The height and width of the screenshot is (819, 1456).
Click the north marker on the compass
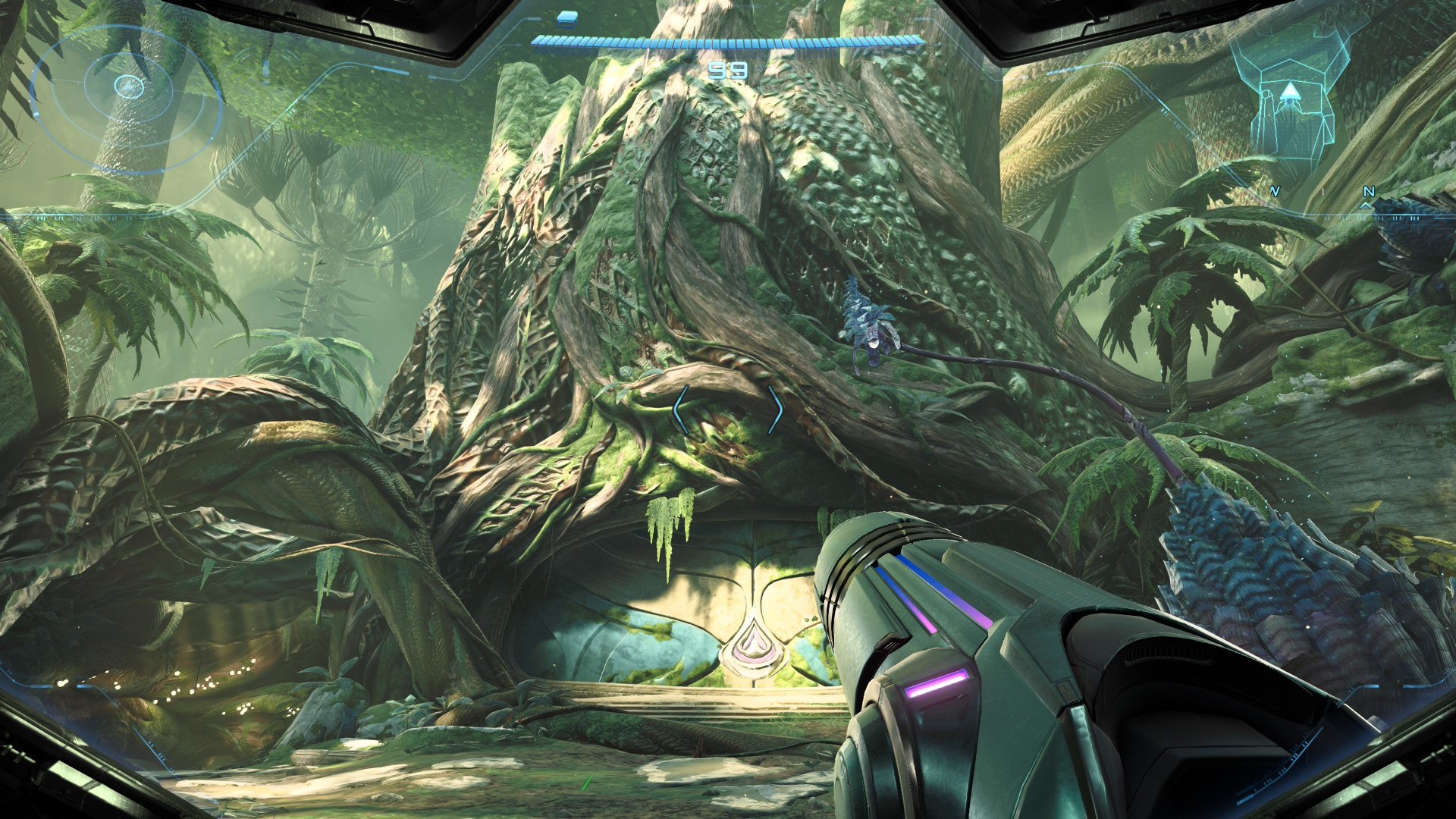(x=1368, y=193)
